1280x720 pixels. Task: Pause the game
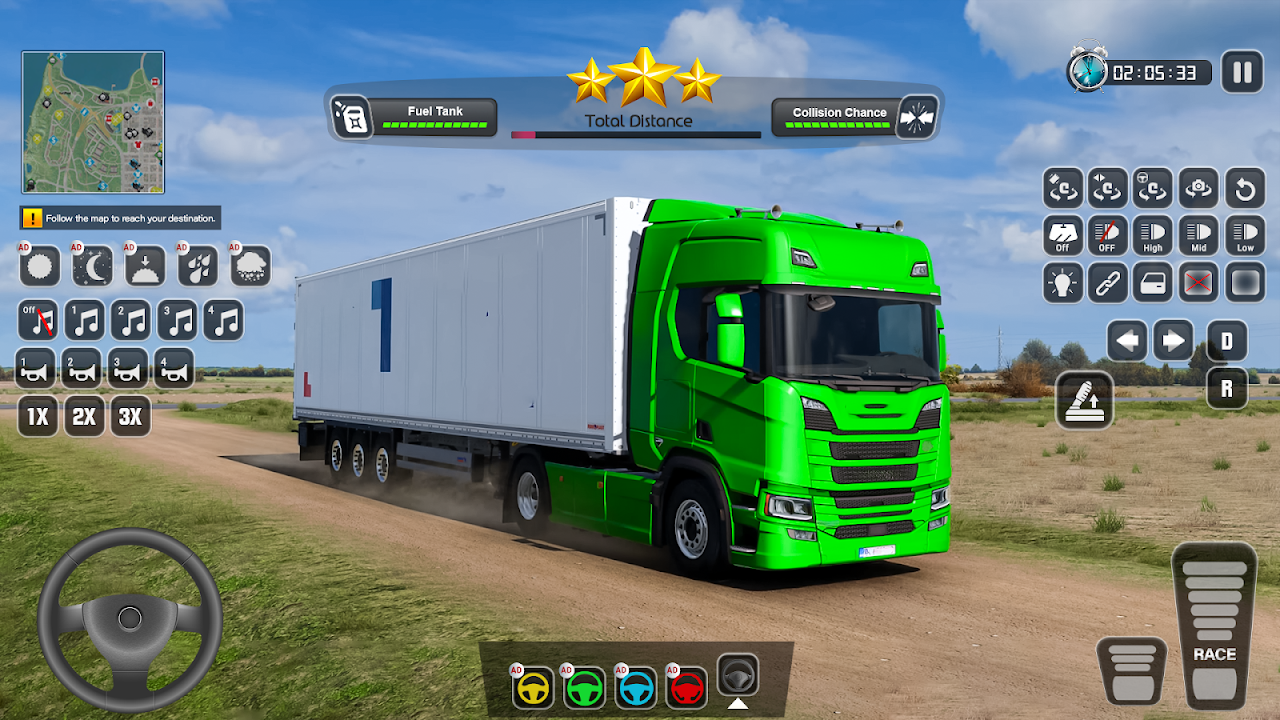(1242, 72)
